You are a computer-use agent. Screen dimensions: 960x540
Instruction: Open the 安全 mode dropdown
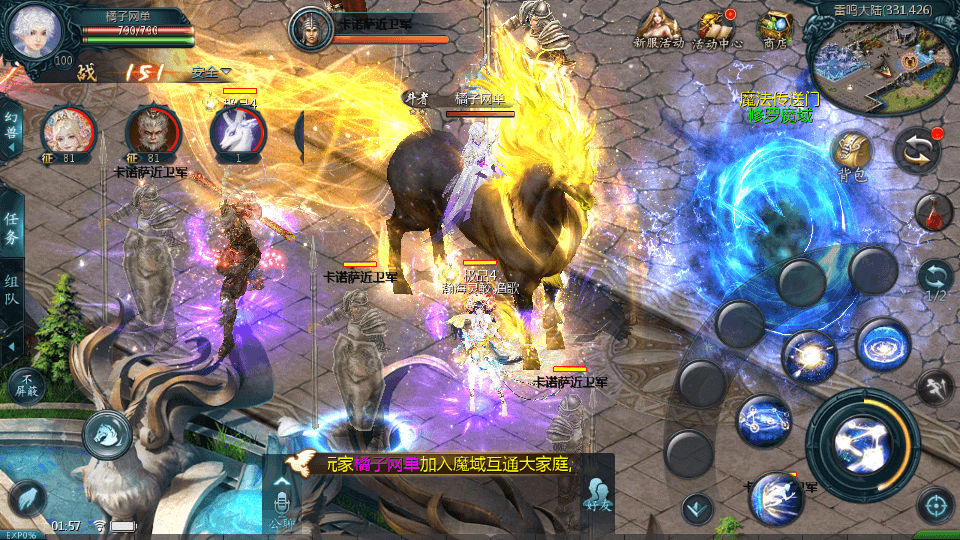210,72
